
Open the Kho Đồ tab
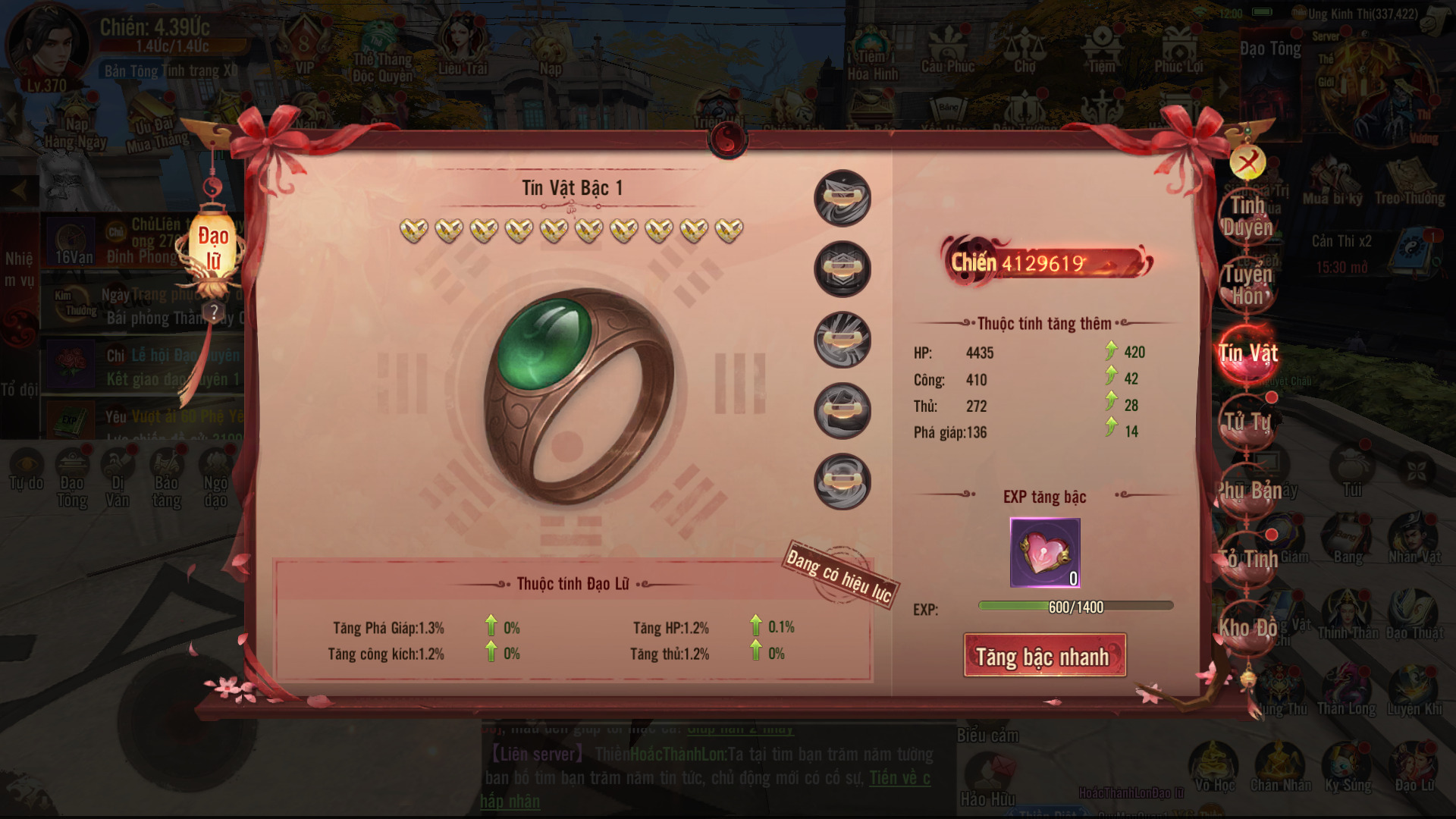1247,628
